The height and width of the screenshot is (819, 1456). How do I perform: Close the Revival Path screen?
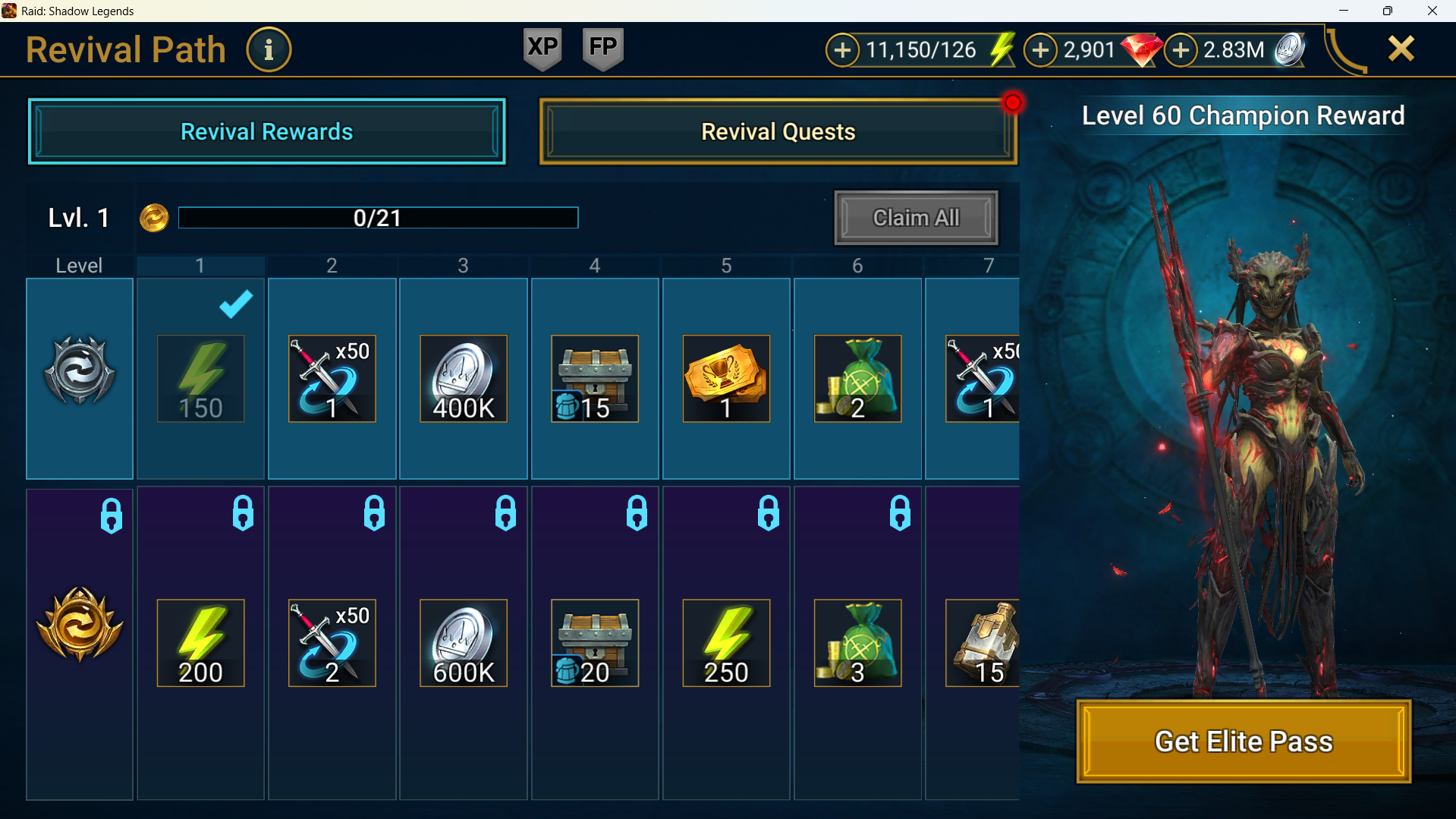(1401, 49)
